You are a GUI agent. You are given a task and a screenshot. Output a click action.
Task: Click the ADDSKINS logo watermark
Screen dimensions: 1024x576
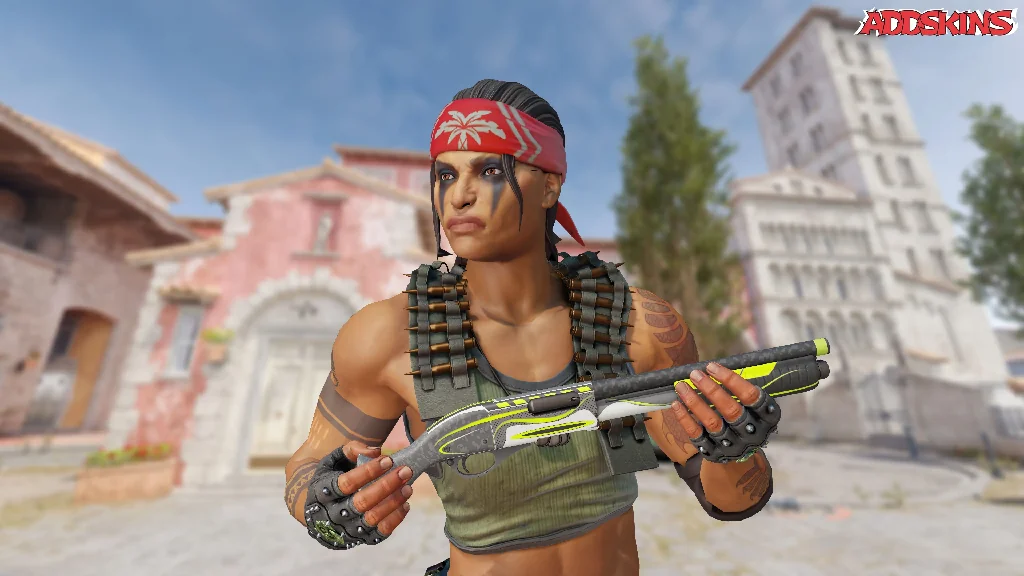click(936, 22)
